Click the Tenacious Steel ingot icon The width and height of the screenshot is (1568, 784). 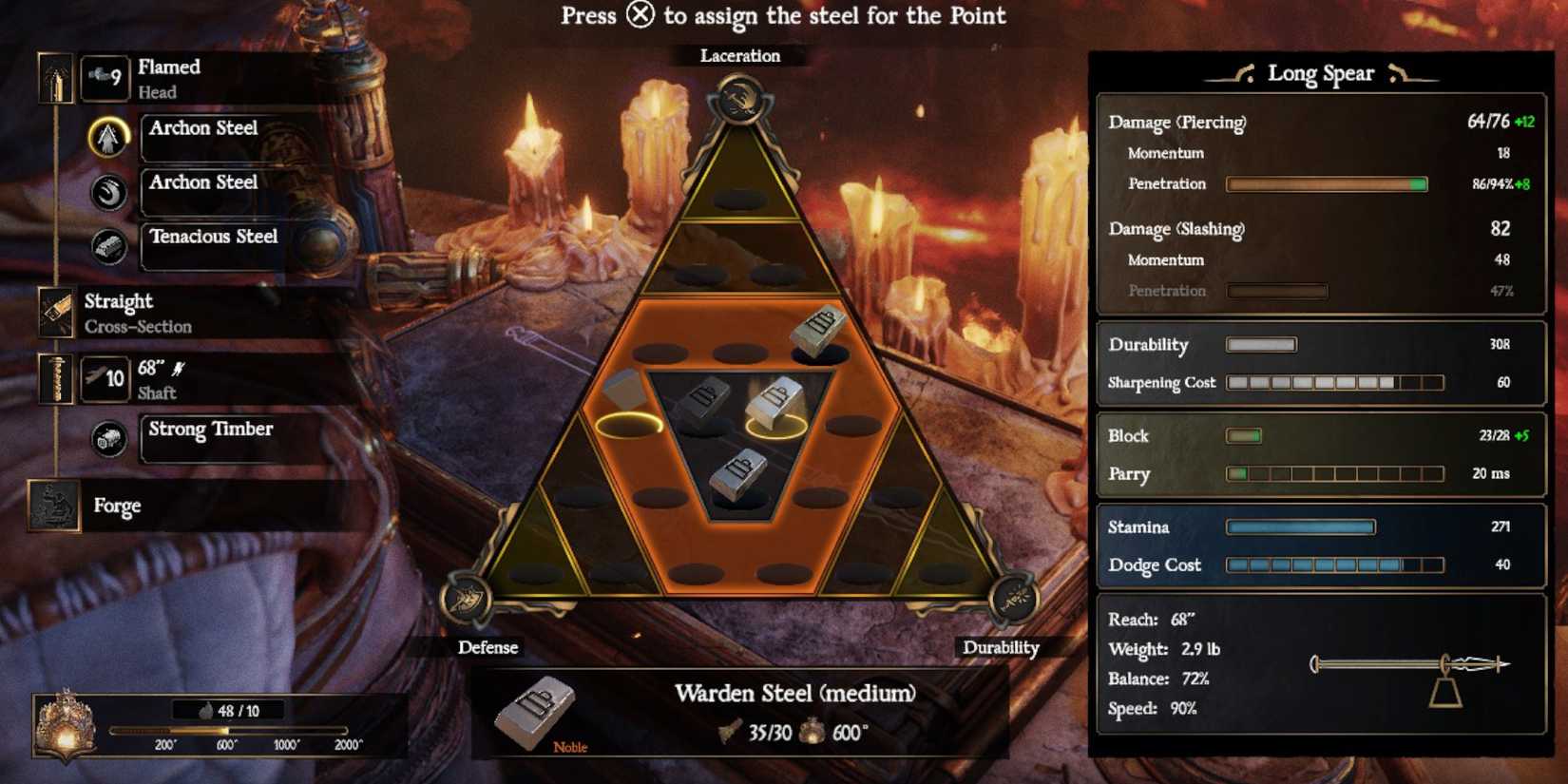tap(106, 245)
